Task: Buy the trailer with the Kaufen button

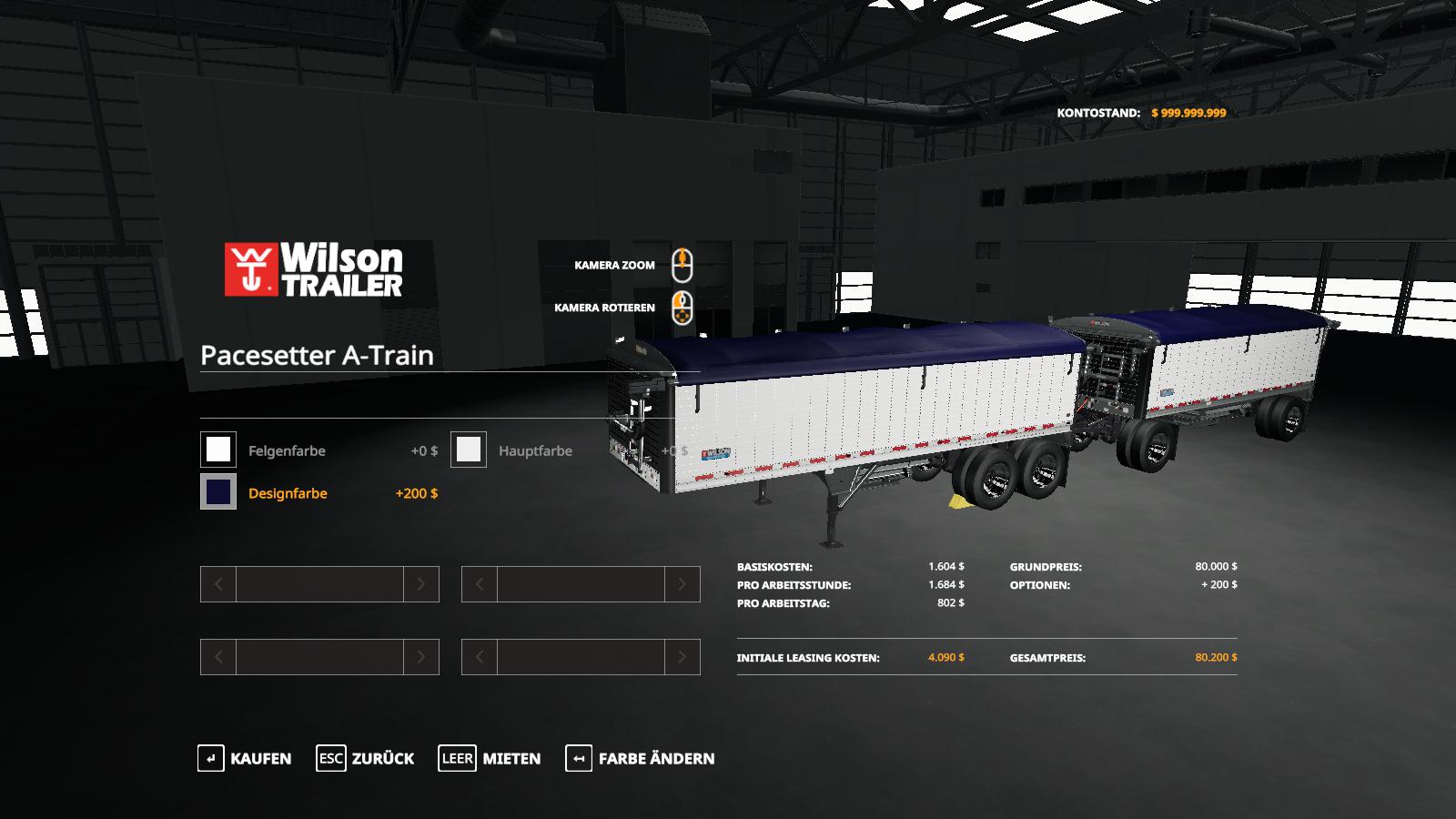Action: [x=245, y=758]
